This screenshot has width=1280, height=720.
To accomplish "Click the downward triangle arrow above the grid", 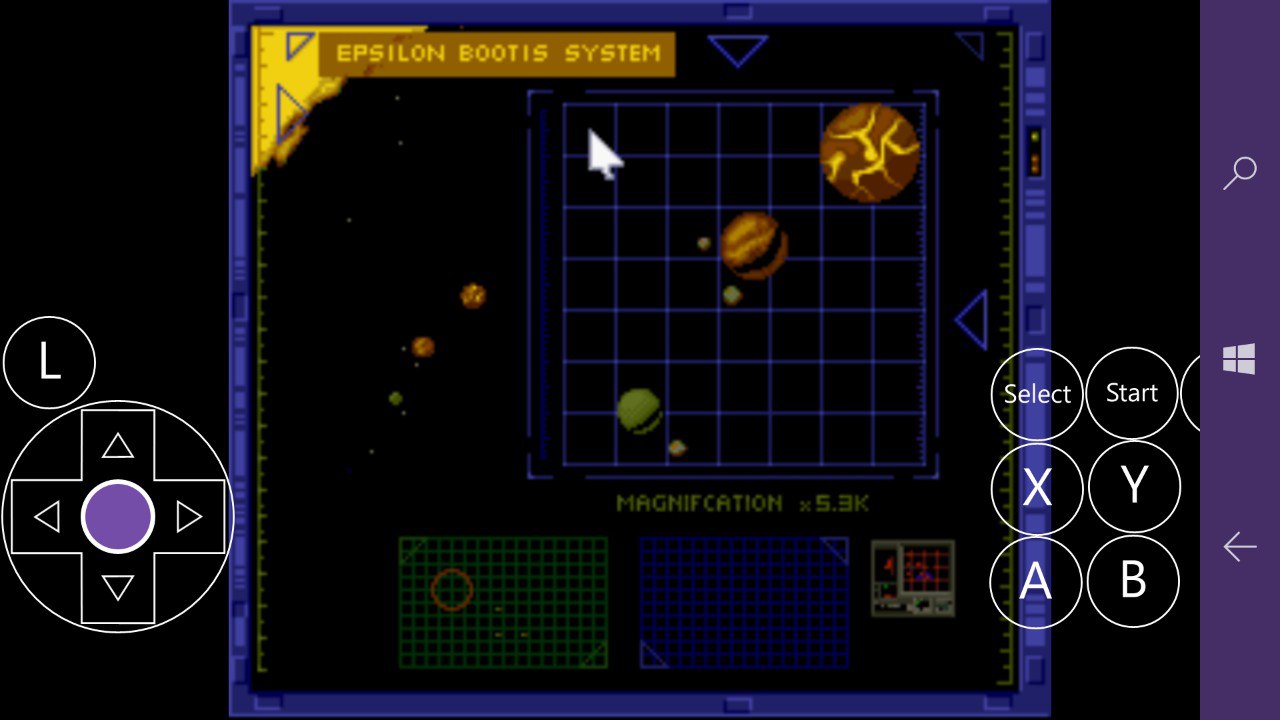I will pyautogui.click(x=737, y=50).
